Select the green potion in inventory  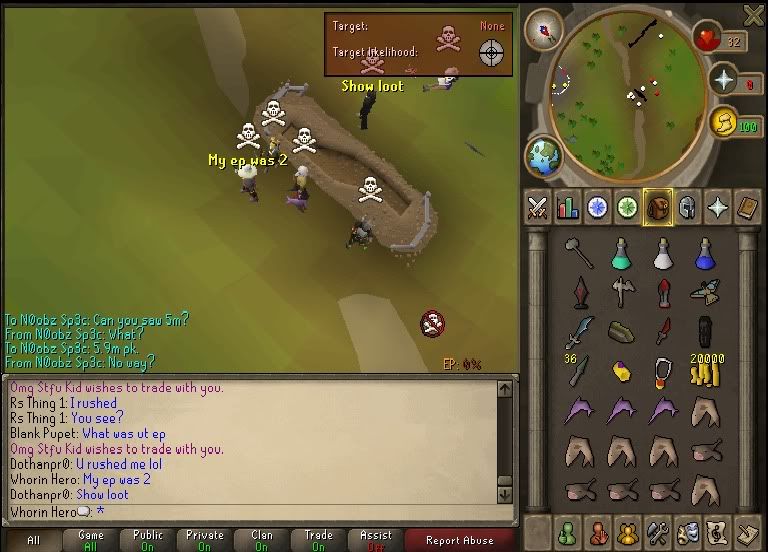click(x=622, y=254)
